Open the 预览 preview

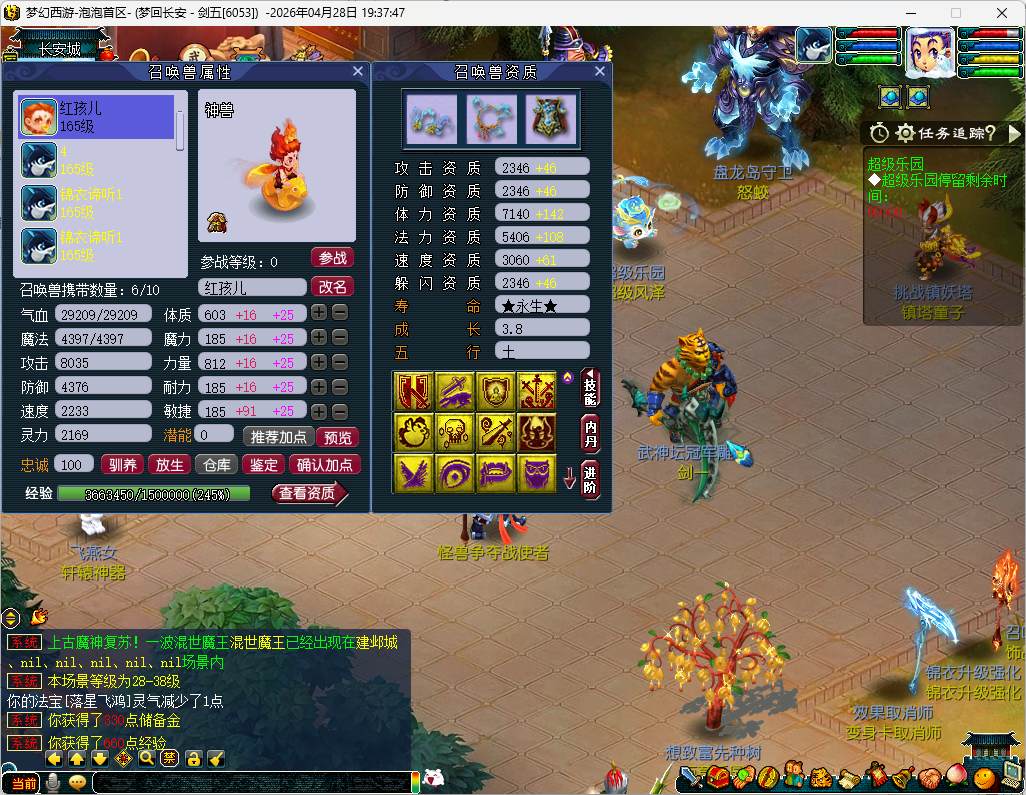click(x=337, y=437)
